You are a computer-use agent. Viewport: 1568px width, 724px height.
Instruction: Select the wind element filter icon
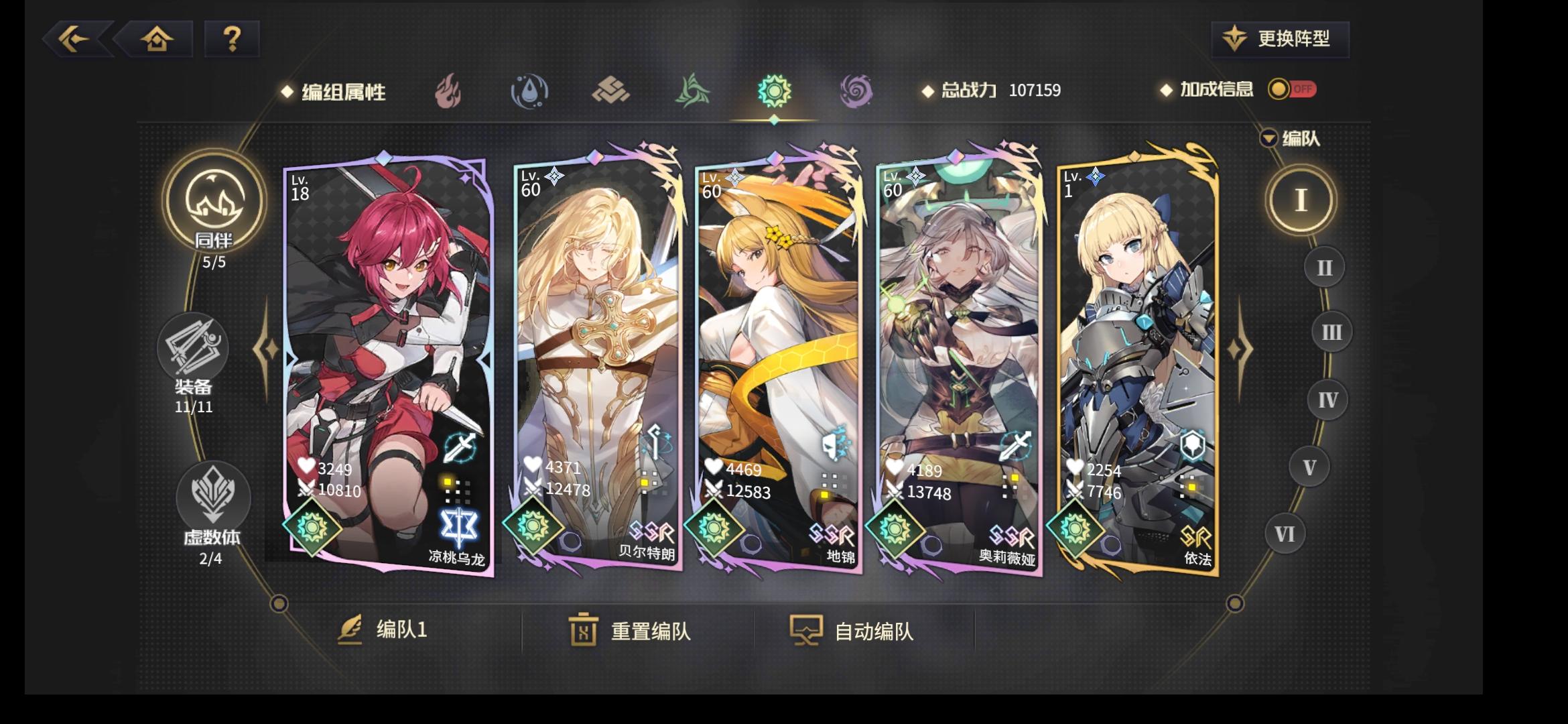pyautogui.click(x=692, y=91)
